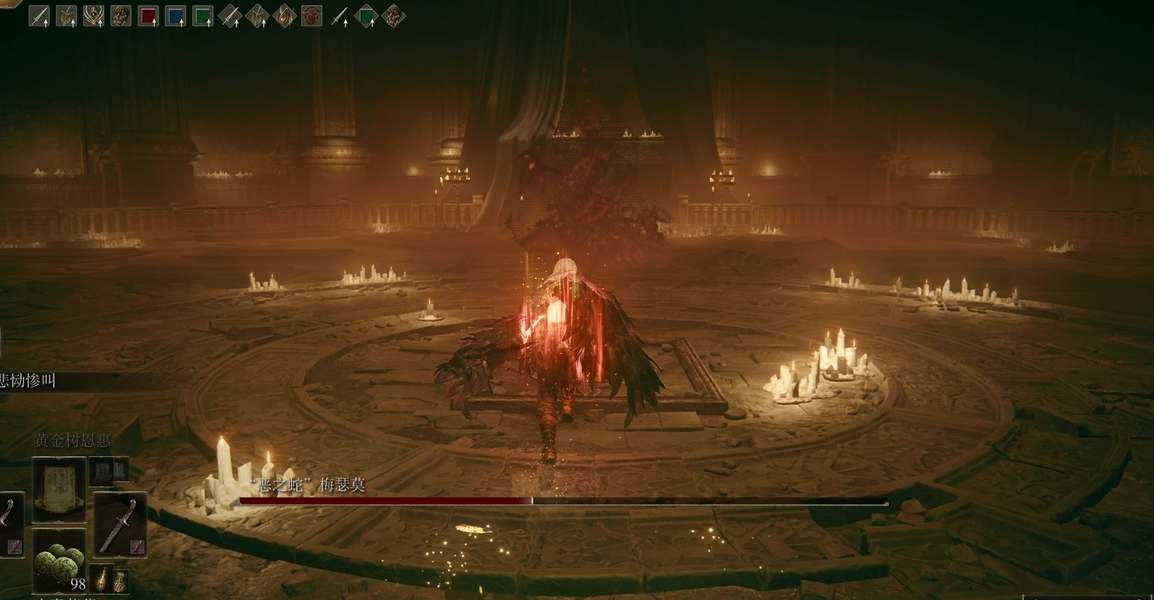Select the right-hand sword weapon slot
This screenshot has width=1154, height=600.
pos(119,524)
